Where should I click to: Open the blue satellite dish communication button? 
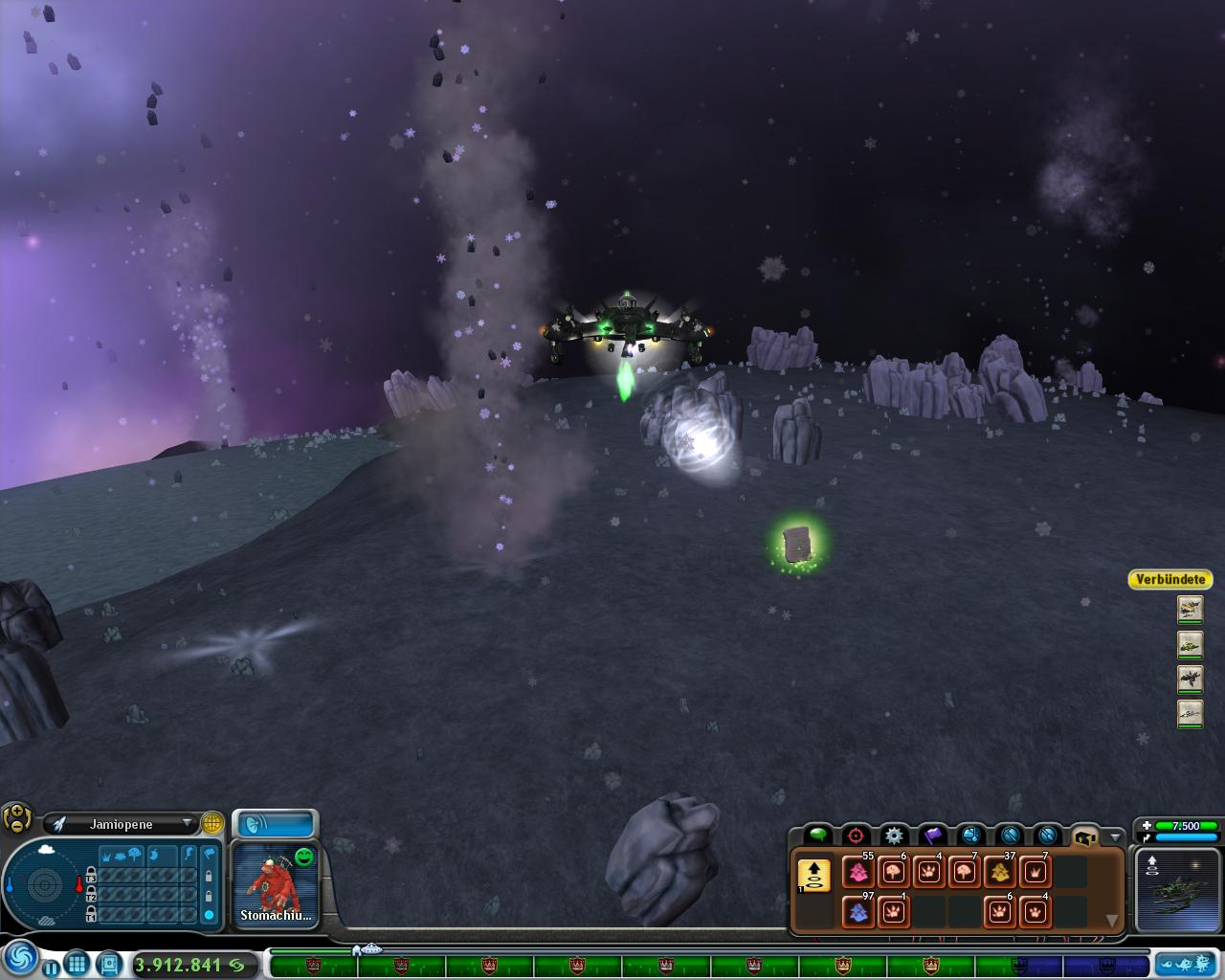click(276, 824)
